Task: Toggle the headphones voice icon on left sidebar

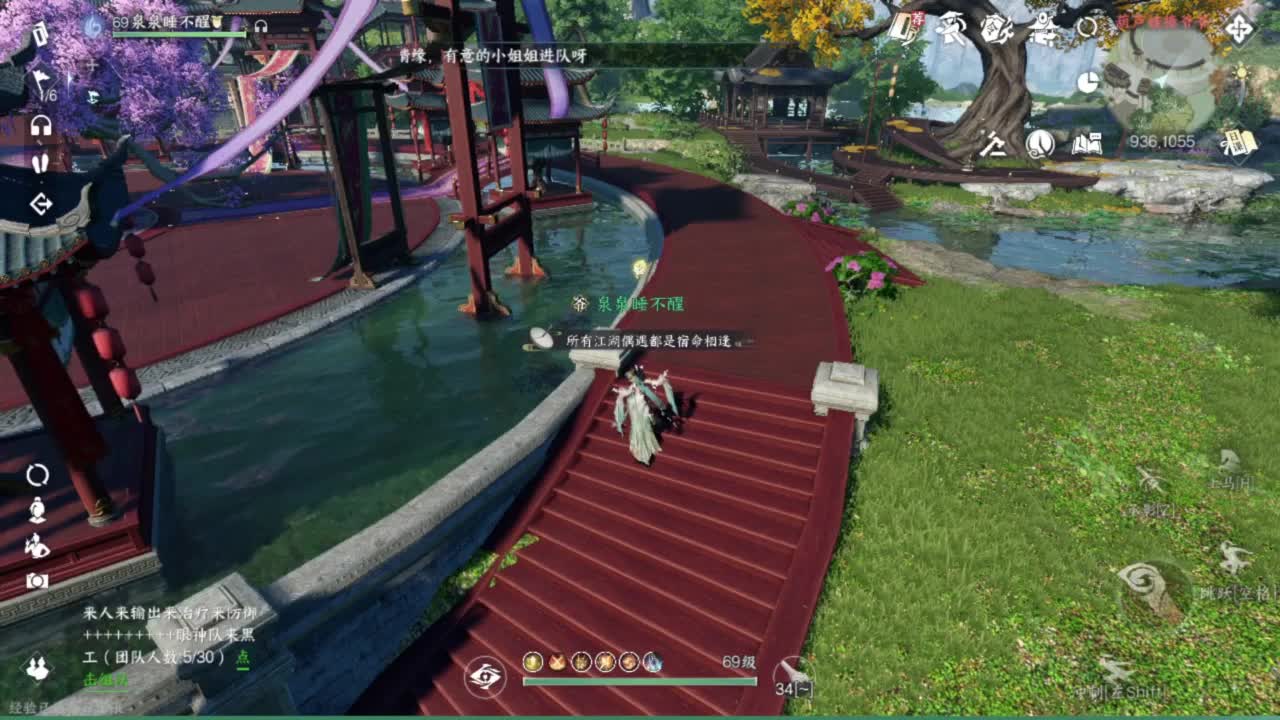Action: click(x=40, y=127)
